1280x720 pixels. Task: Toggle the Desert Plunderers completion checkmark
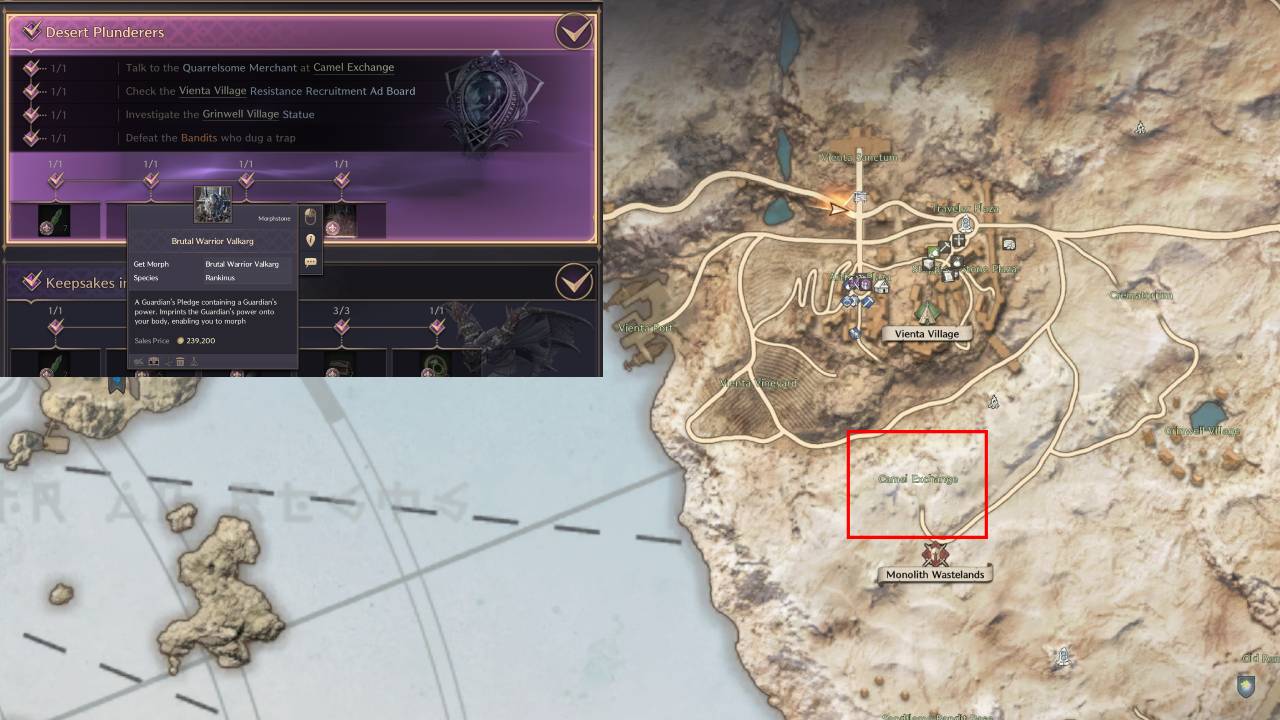573,31
